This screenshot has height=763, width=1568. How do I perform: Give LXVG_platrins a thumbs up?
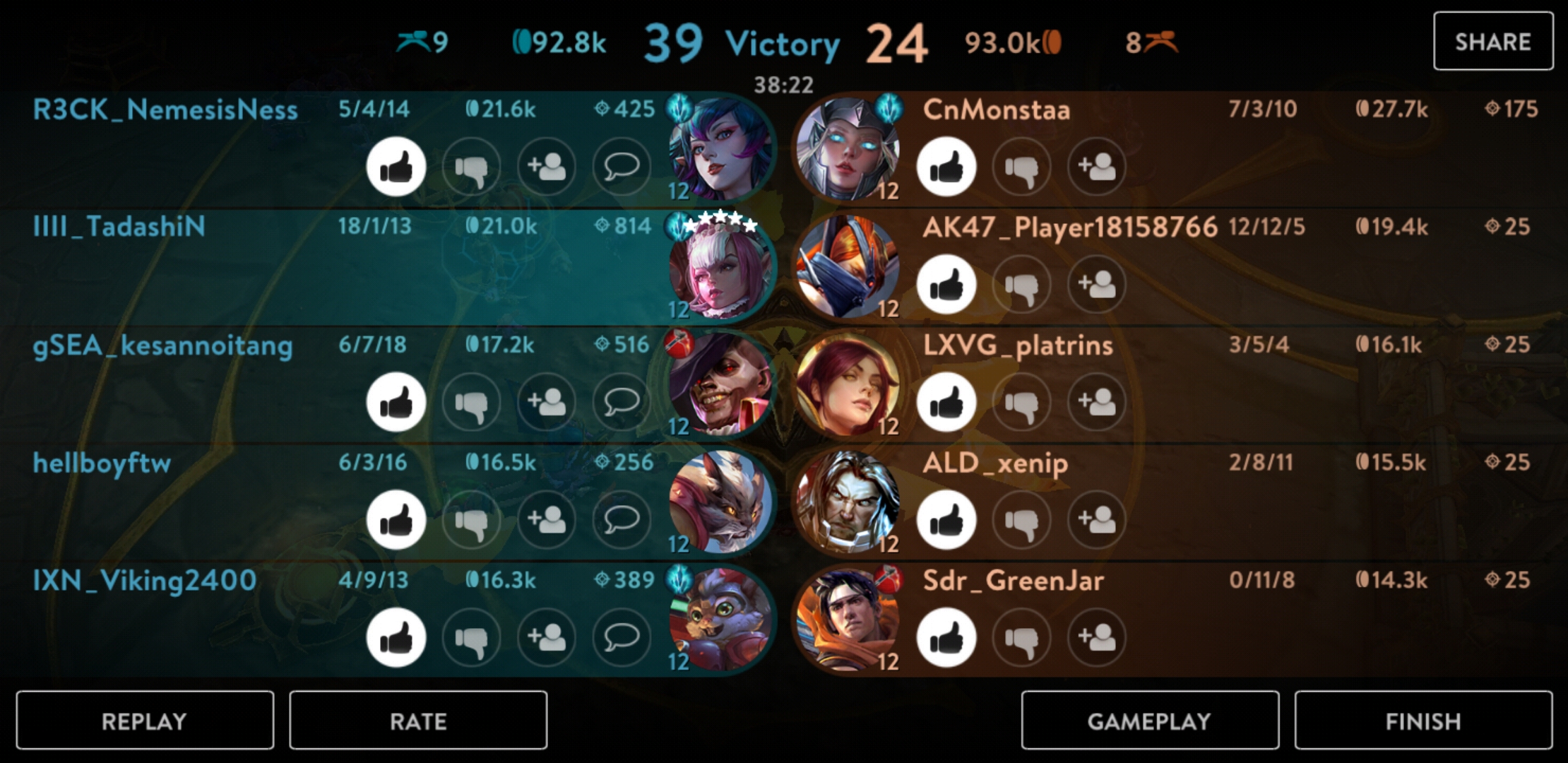[x=946, y=402]
